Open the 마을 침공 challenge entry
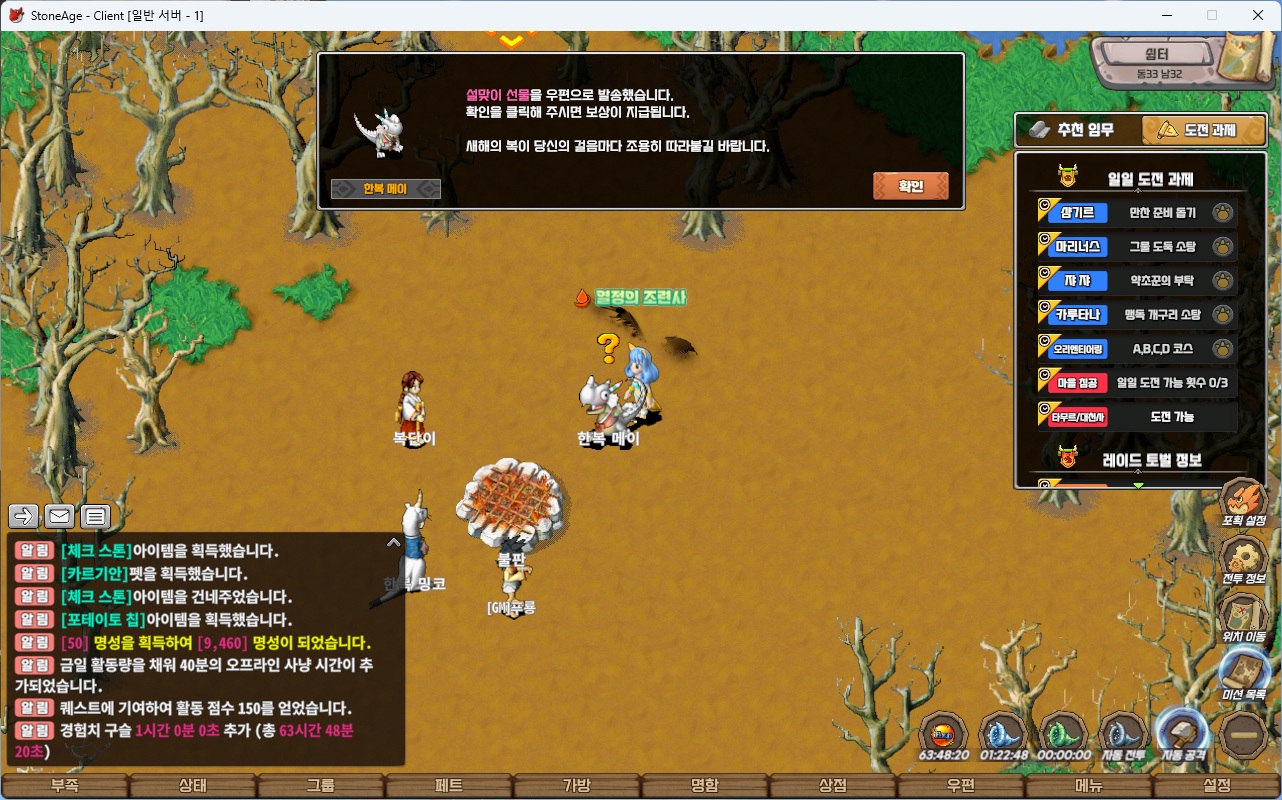Viewport: 1282px width, 800px height. coord(1137,382)
